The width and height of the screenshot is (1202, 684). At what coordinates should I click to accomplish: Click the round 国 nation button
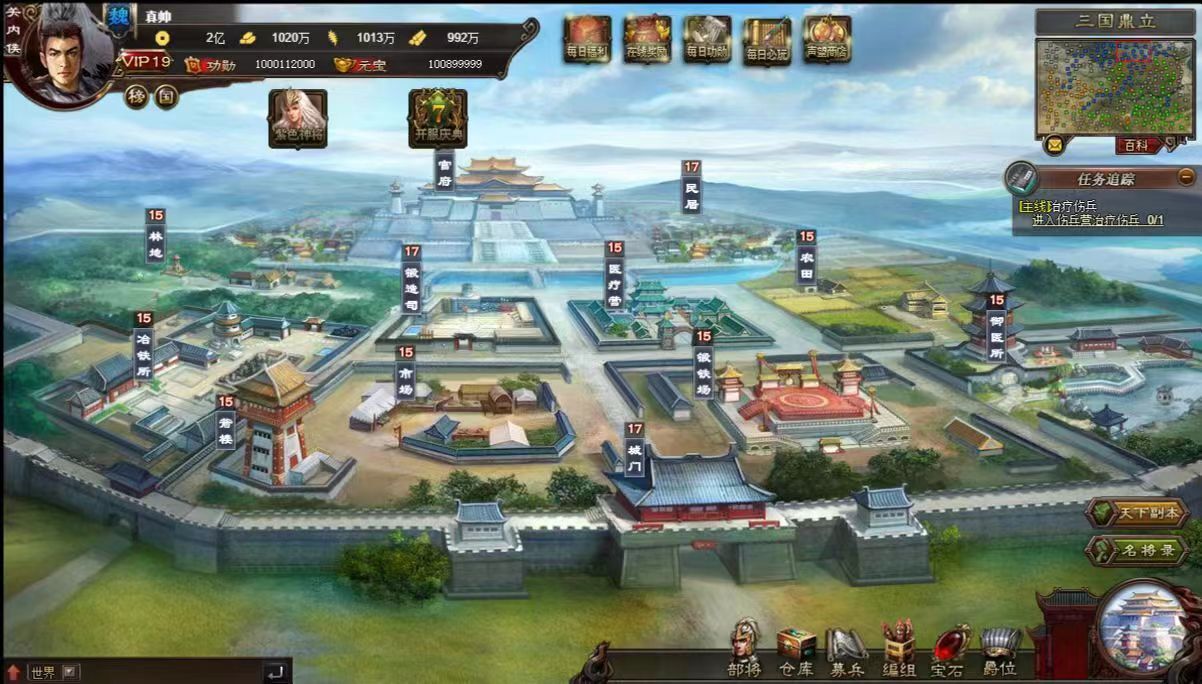coord(165,97)
